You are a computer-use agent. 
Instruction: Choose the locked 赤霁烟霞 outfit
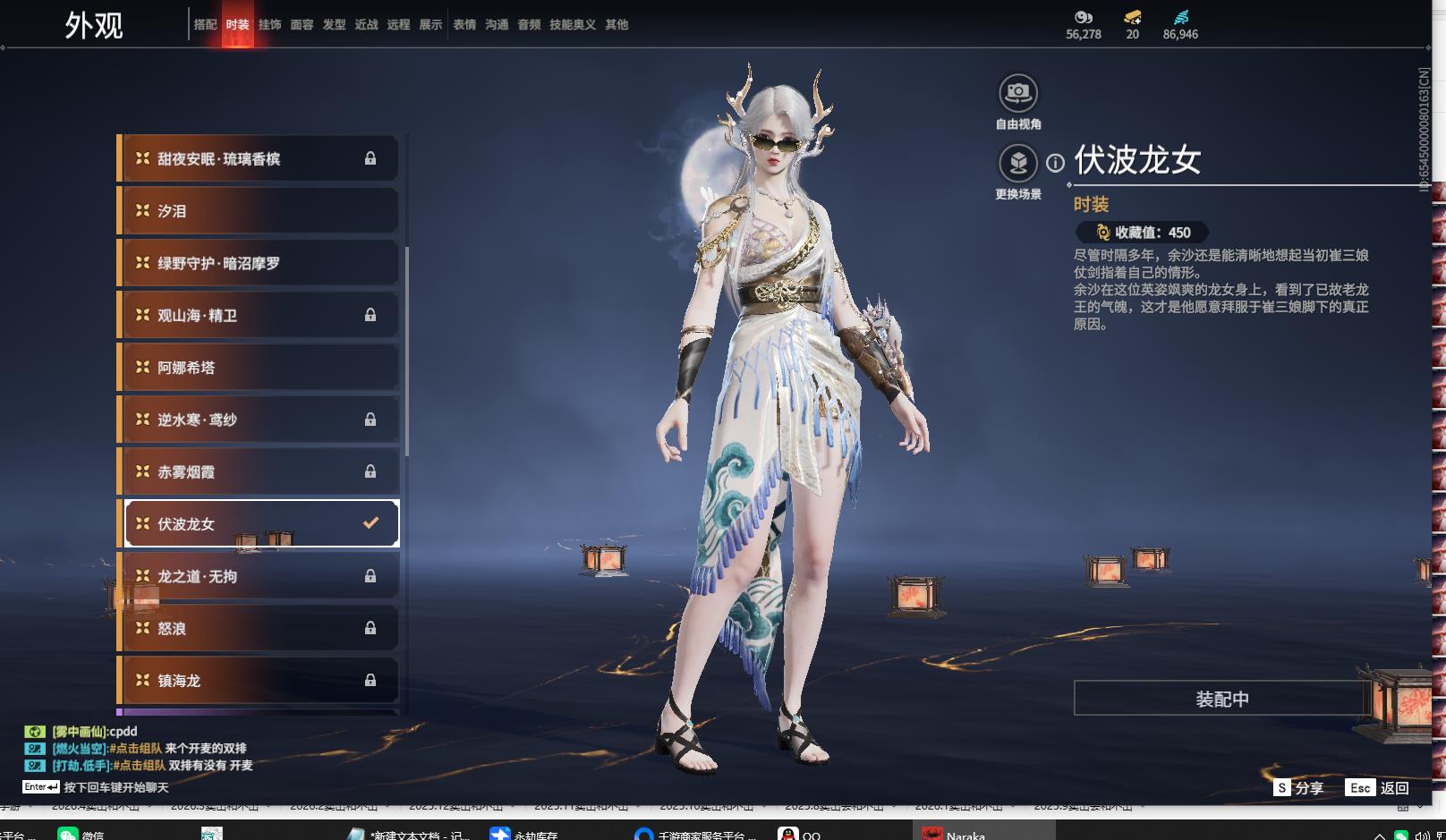258,472
